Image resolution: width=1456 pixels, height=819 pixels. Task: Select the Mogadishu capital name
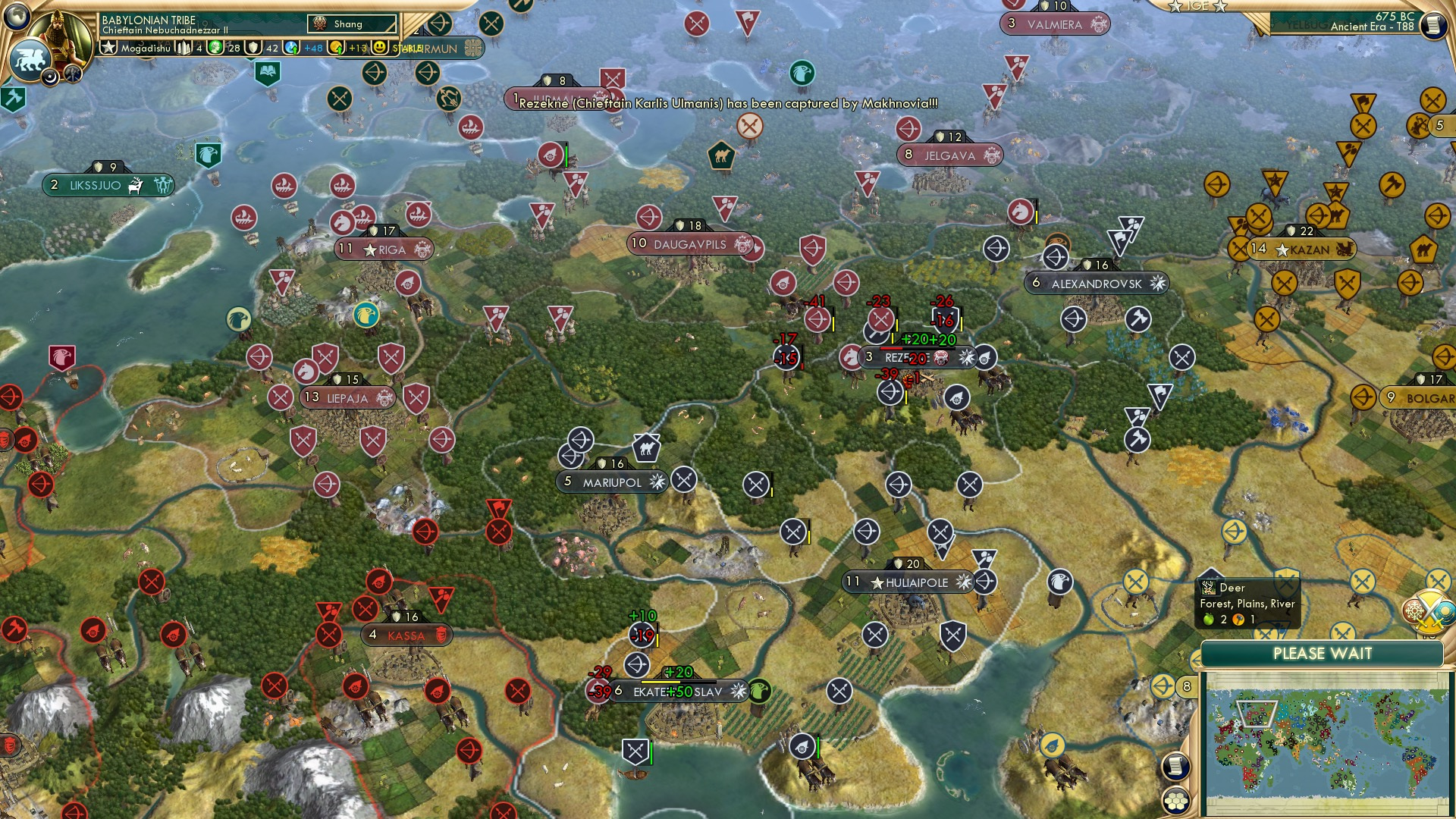[146, 48]
